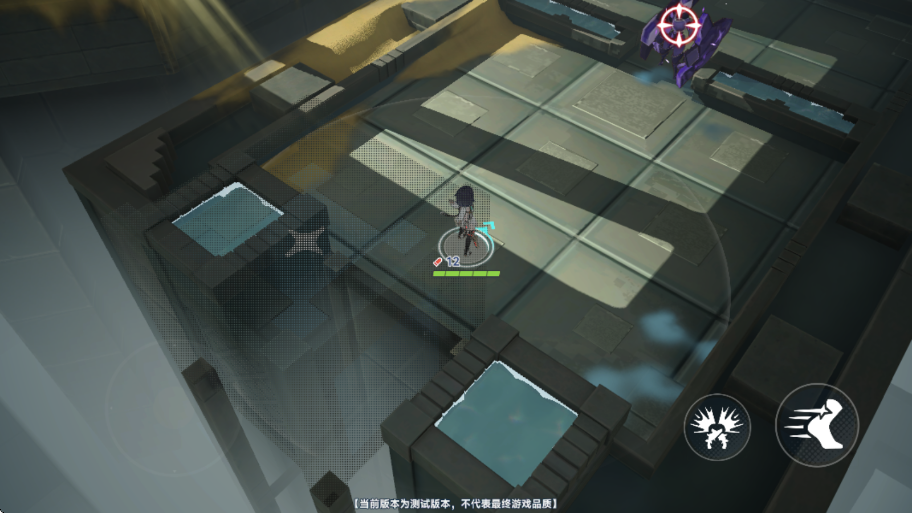Tap the dash sprint ability button
This screenshot has height=513, width=912.
pos(816,425)
